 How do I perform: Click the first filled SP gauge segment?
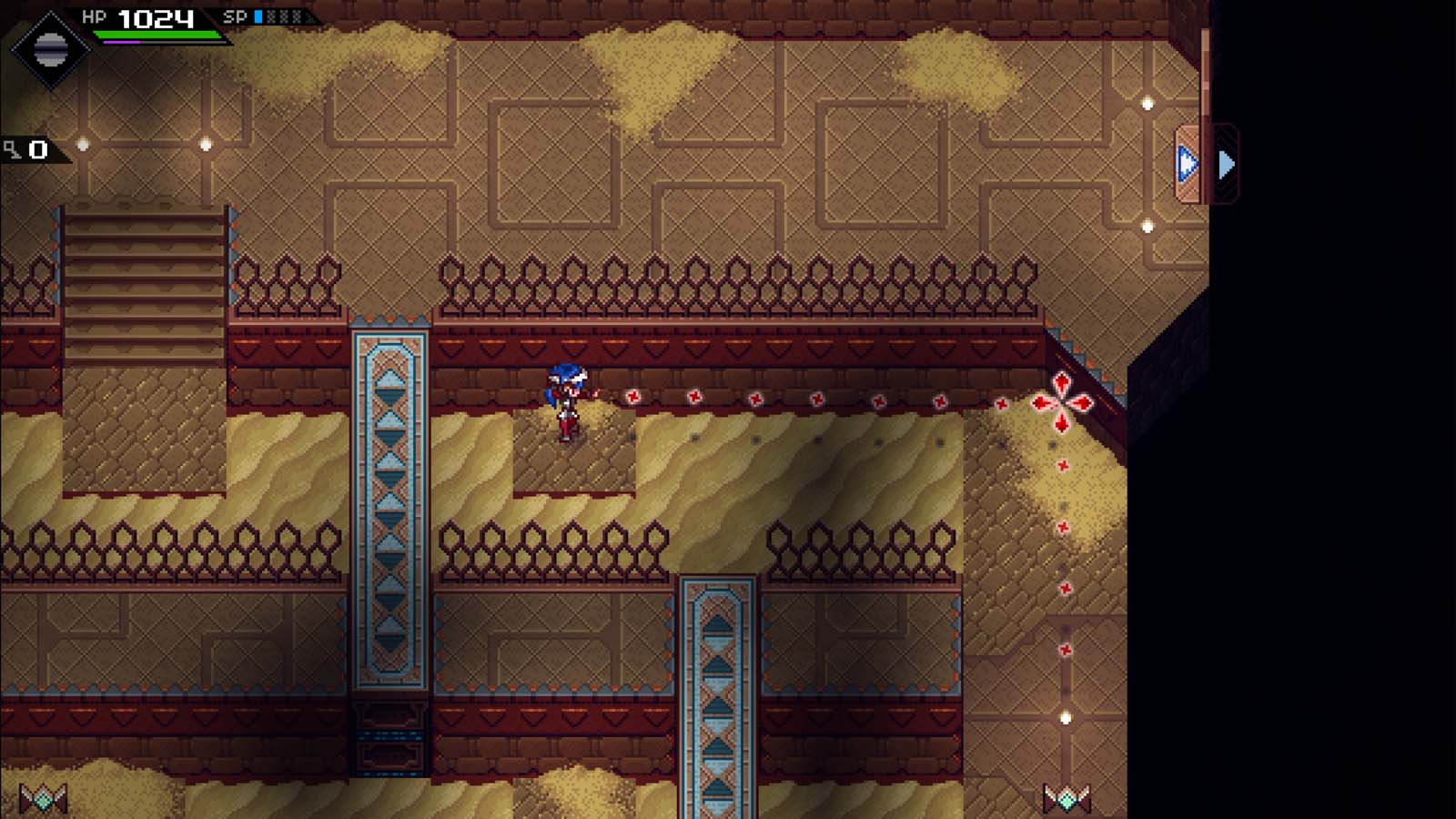coord(258,16)
